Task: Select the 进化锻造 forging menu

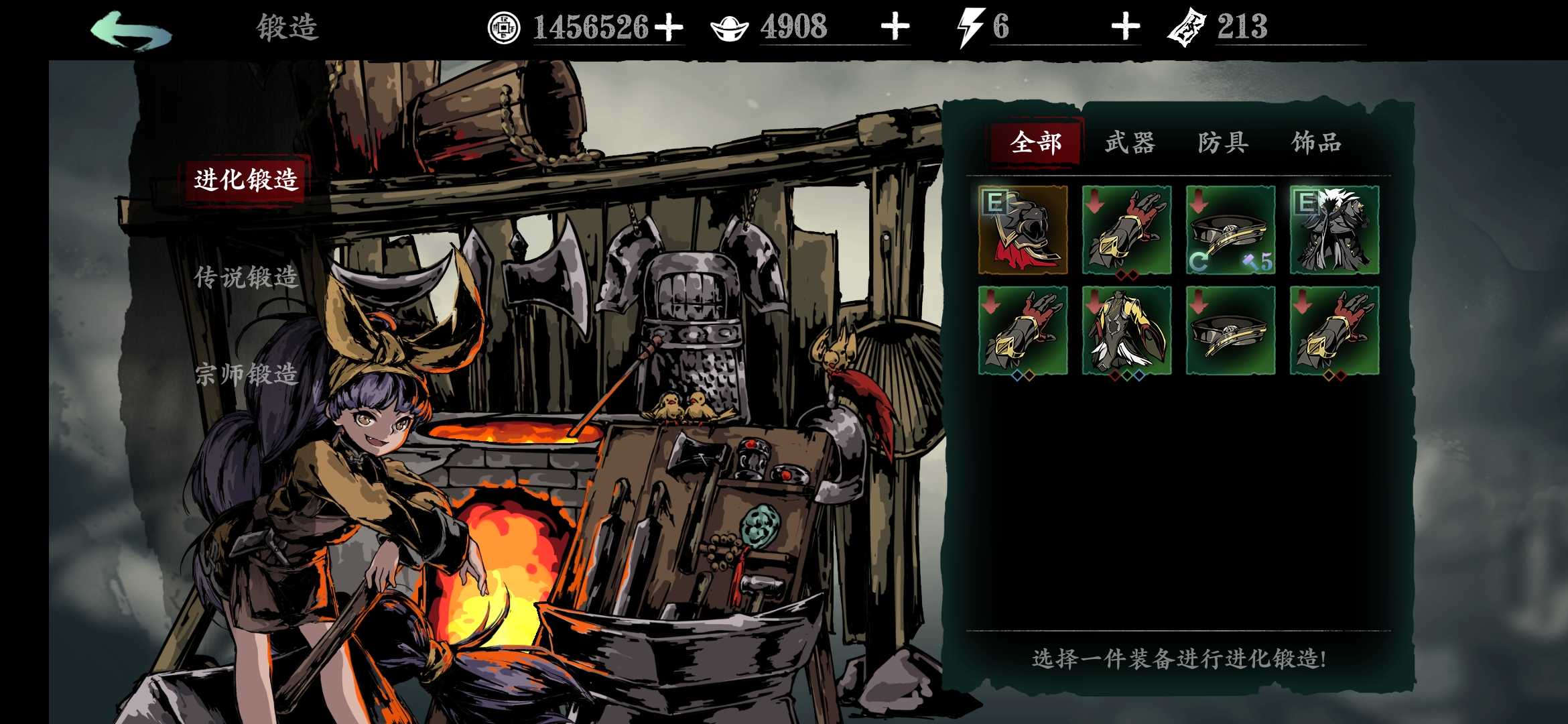Action: pyautogui.click(x=246, y=180)
